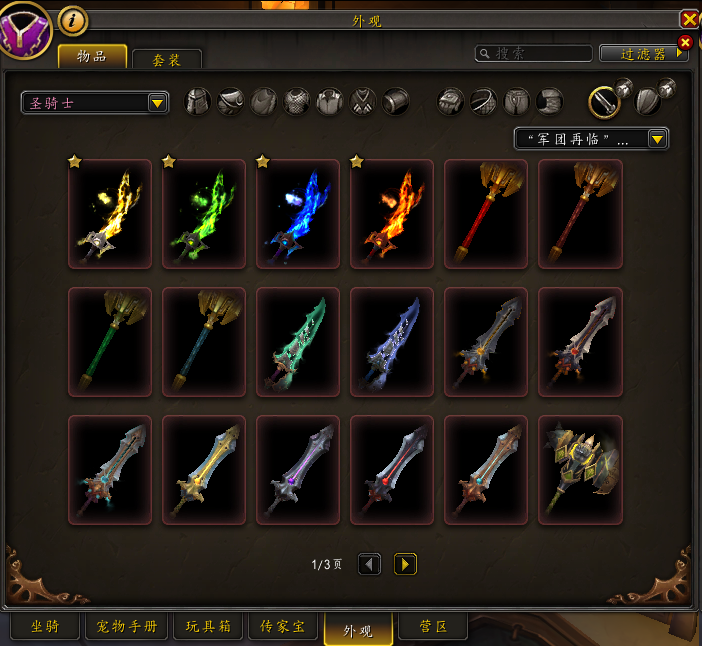Screen dimensions: 702x646
Task: Go to the next appearance page
Action: (405, 565)
